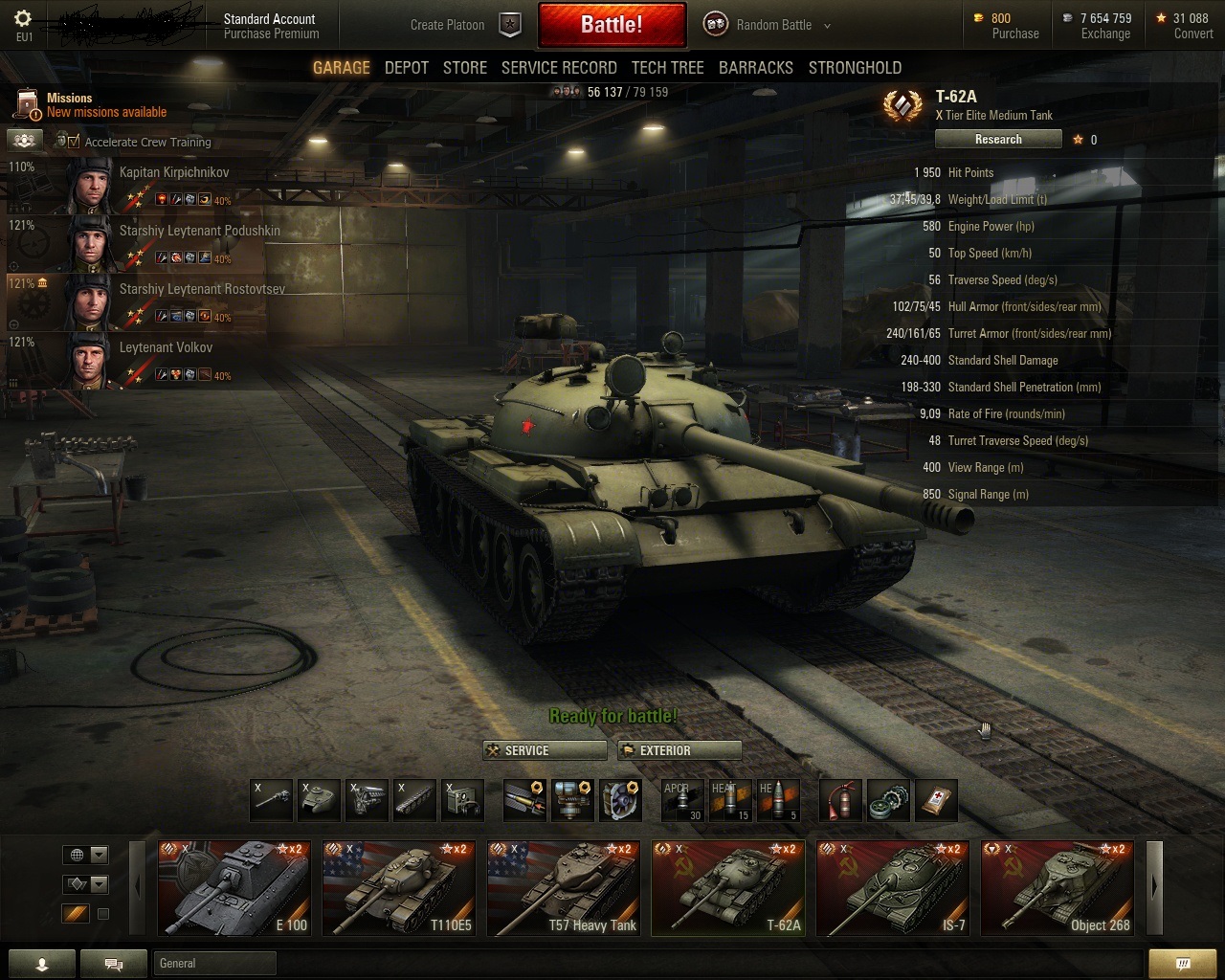This screenshot has height=980, width=1225.
Task: Open the T-62A Research button
Action: [x=998, y=140]
